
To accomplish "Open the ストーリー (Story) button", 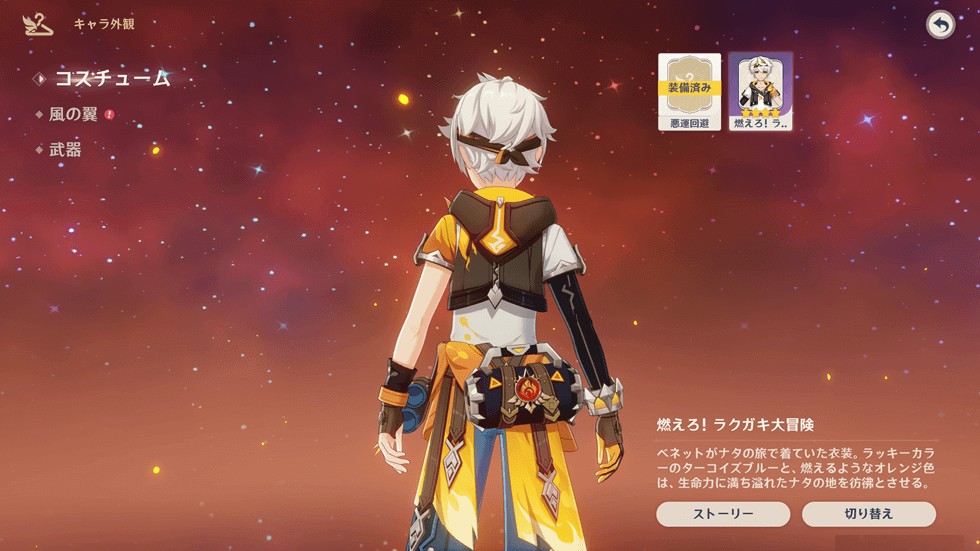I will click(x=723, y=514).
